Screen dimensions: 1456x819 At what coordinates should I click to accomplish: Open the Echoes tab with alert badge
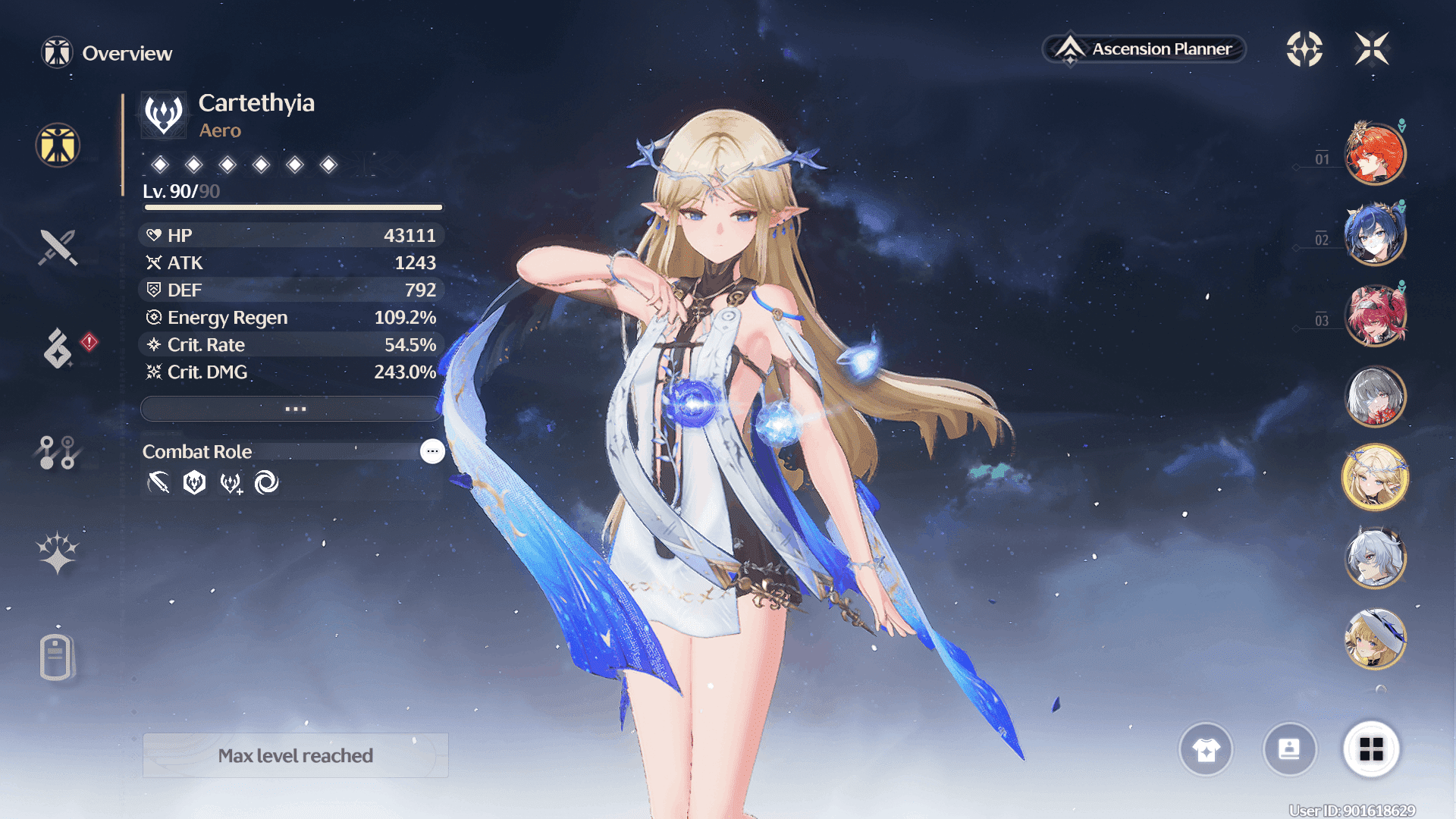coord(58,348)
